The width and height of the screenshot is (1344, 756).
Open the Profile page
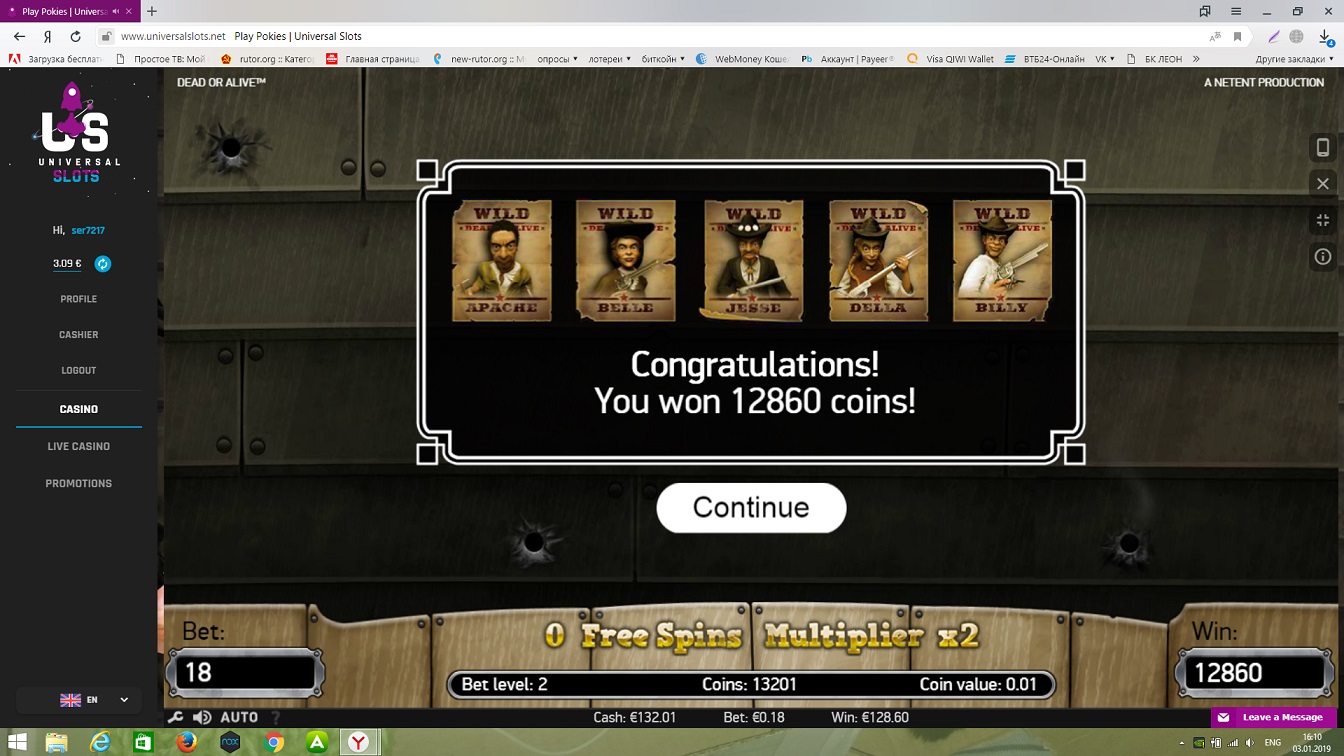click(x=78, y=299)
